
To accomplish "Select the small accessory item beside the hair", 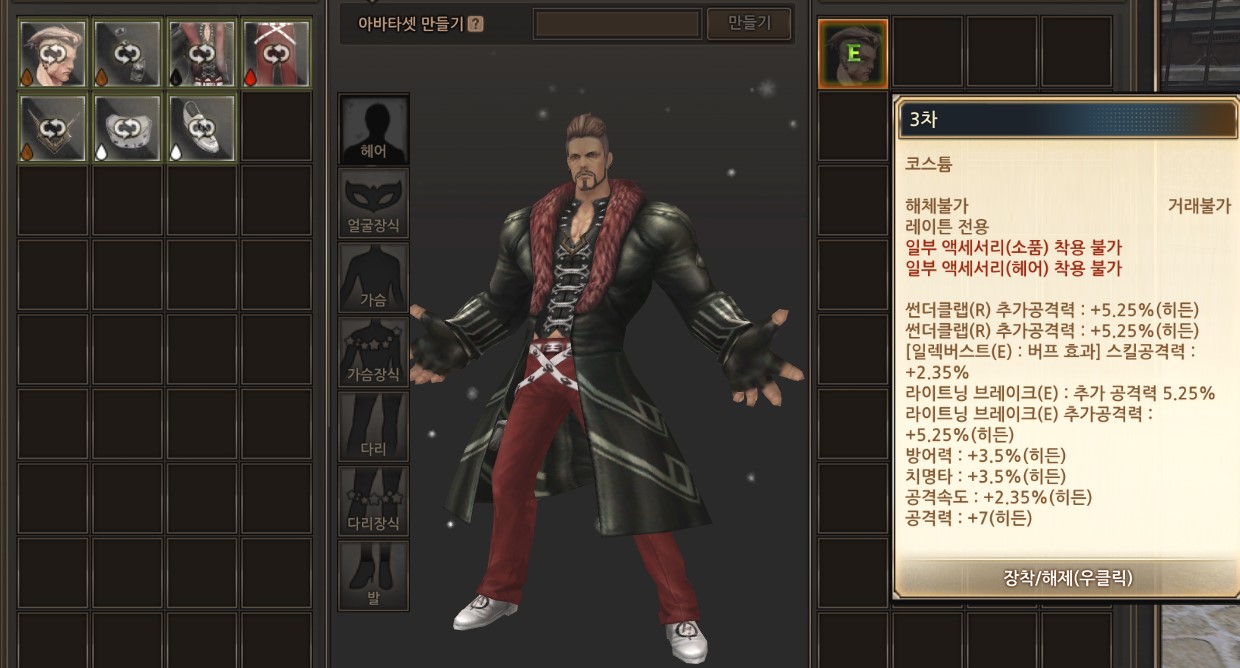I will pyautogui.click(x=128, y=53).
